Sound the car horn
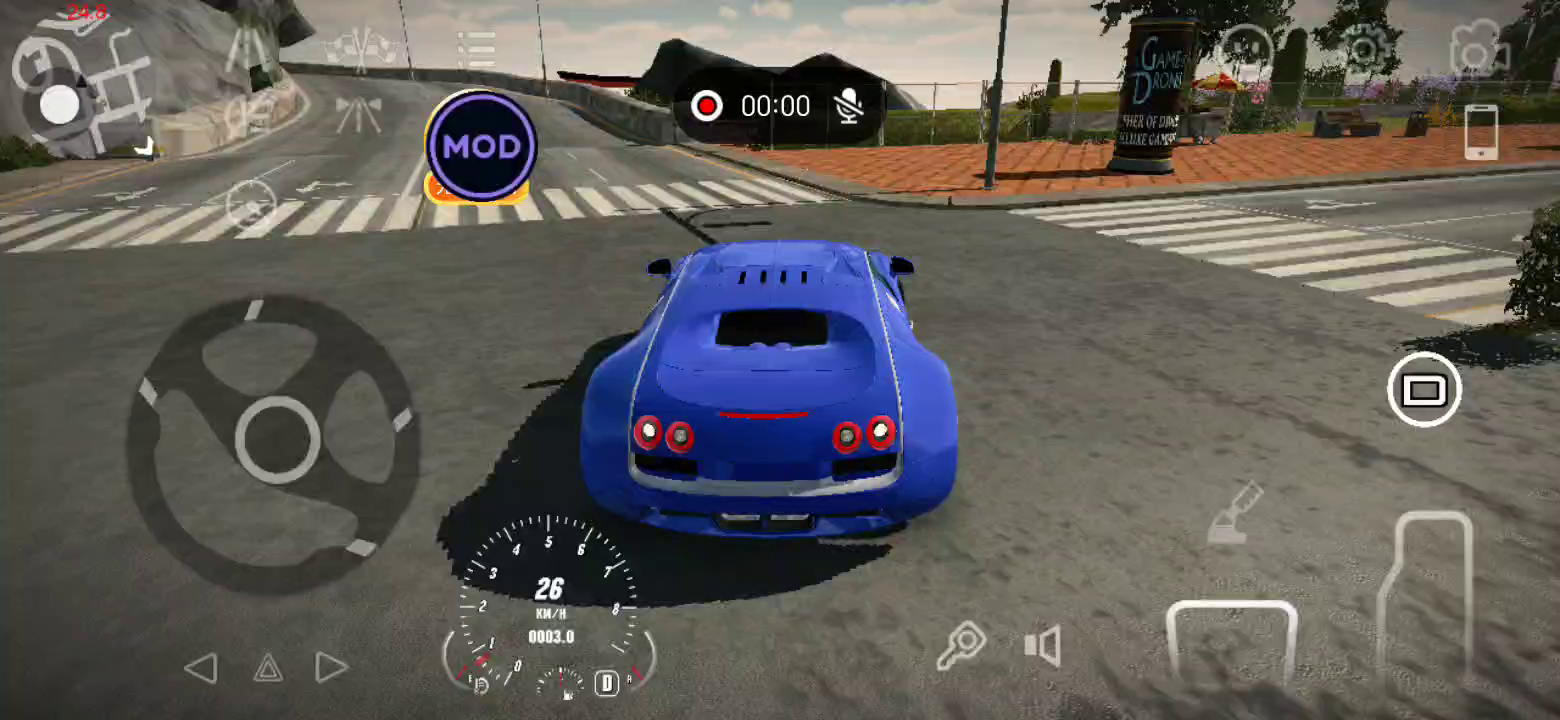The width and height of the screenshot is (1560, 720). click(1042, 647)
